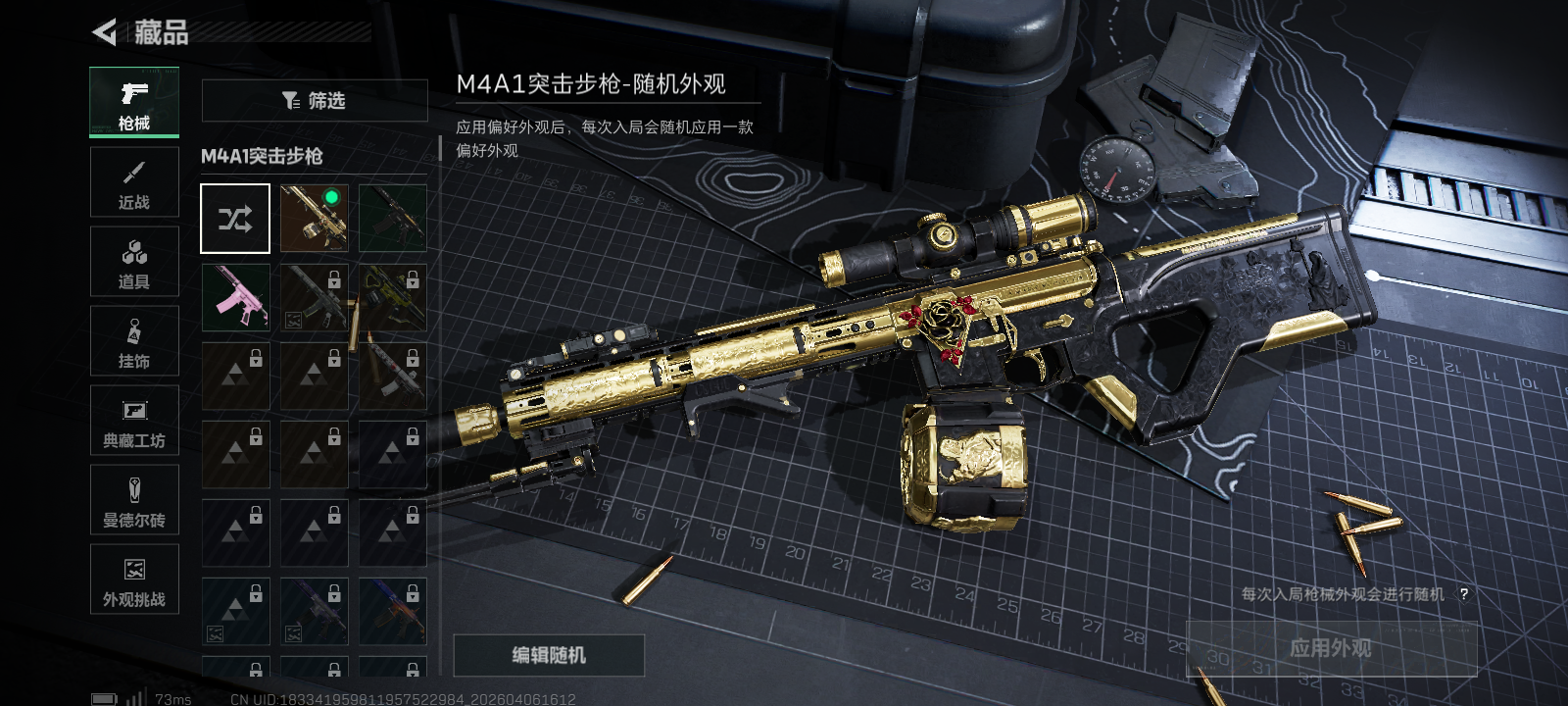Image resolution: width=1568 pixels, height=706 pixels.
Task: Go back using the arrow beside 藏品
Action: [x=105, y=32]
